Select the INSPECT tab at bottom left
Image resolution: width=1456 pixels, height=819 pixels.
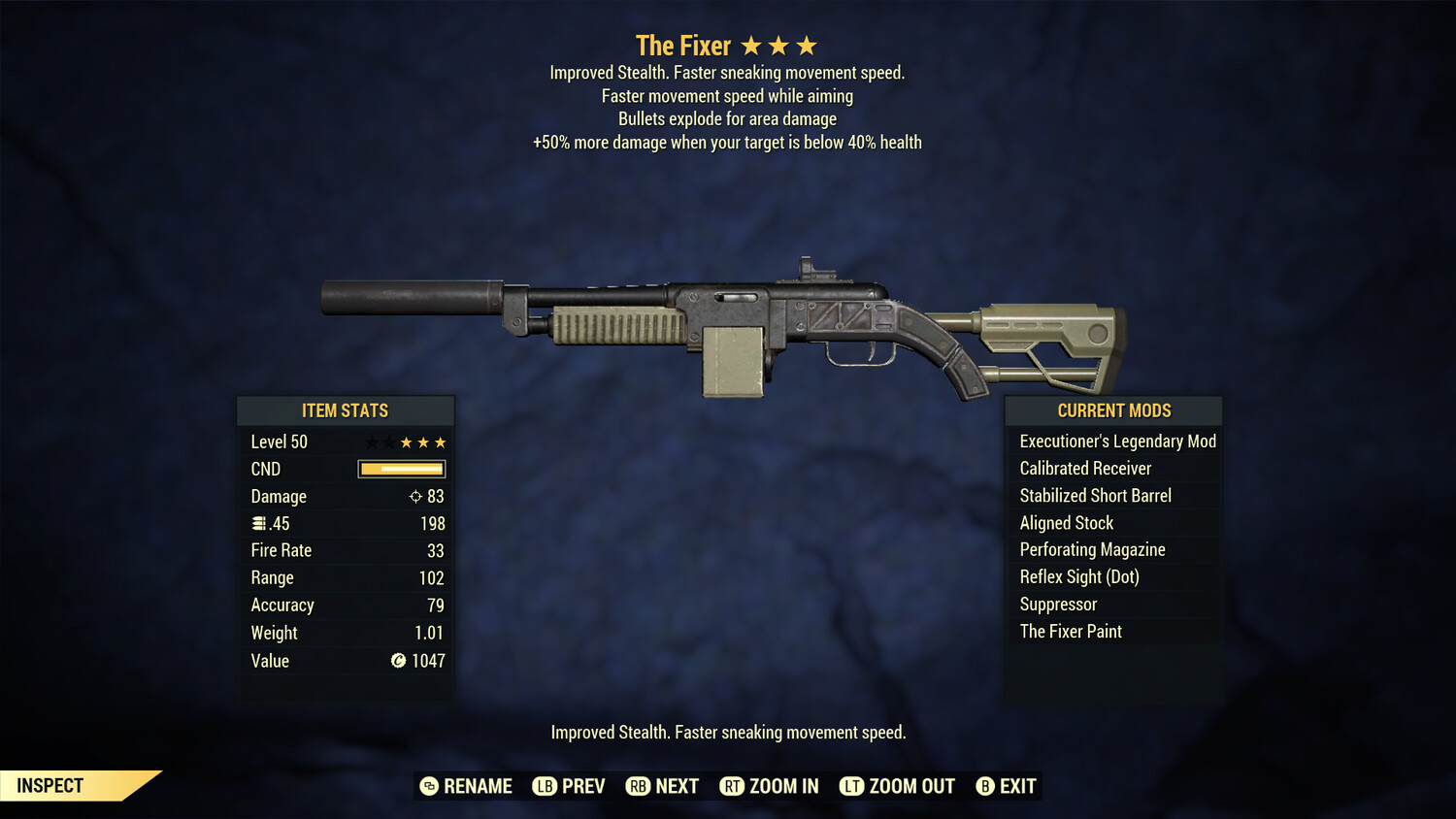50,786
